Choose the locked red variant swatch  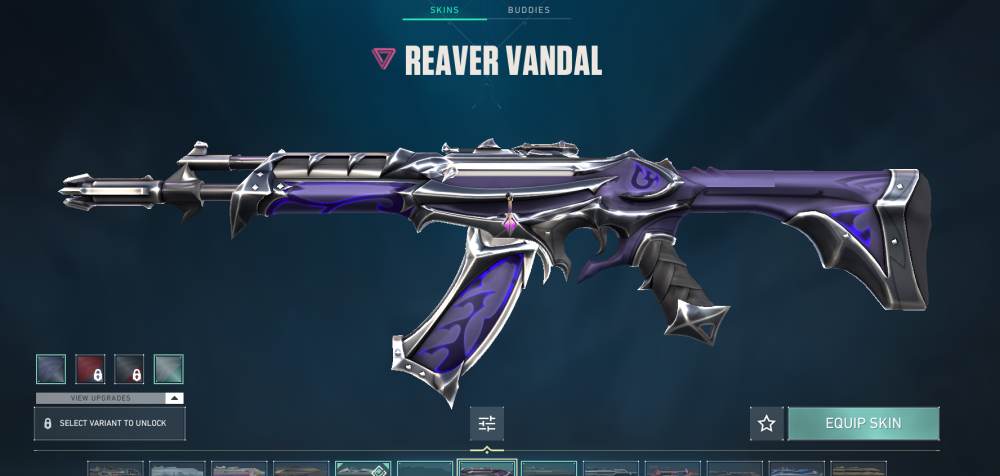90,369
